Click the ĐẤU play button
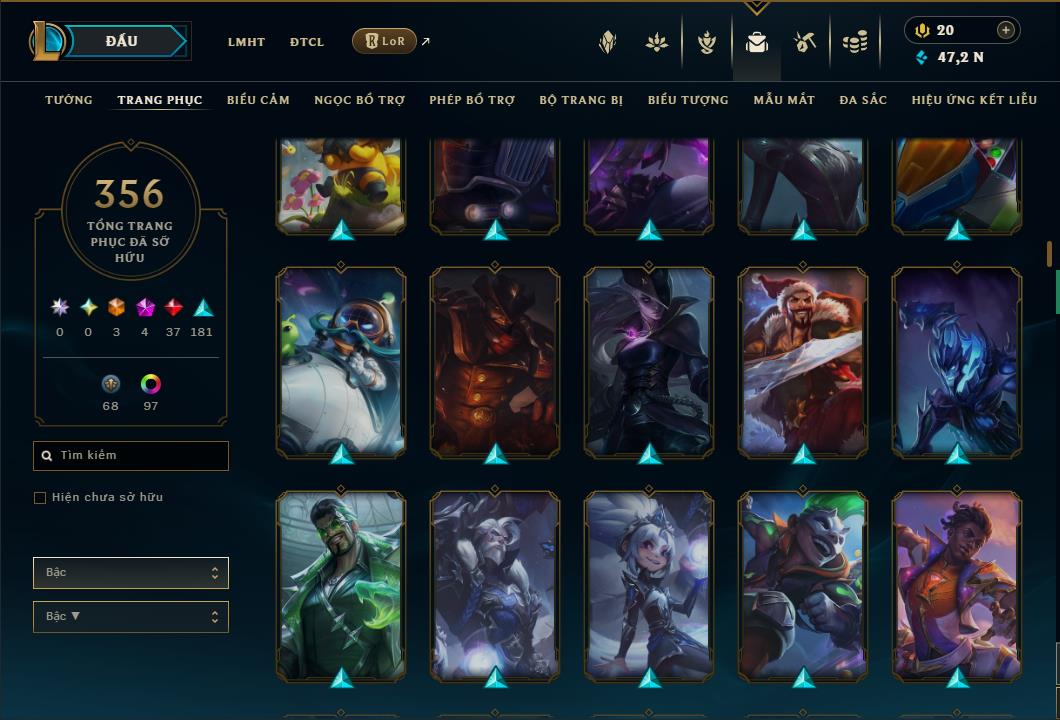 click(121, 41)
